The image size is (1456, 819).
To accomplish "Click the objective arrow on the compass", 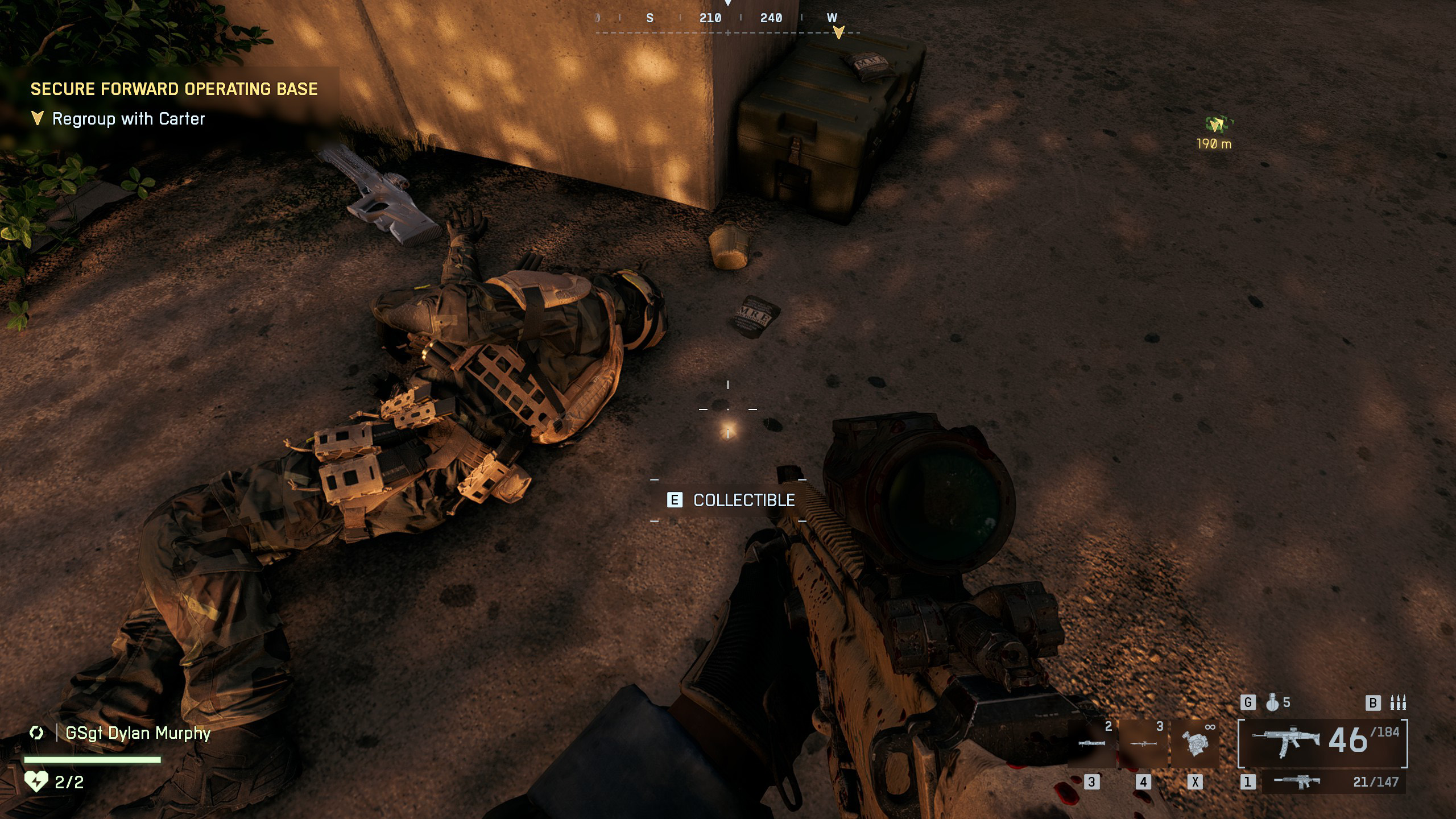I will point(838,32).
